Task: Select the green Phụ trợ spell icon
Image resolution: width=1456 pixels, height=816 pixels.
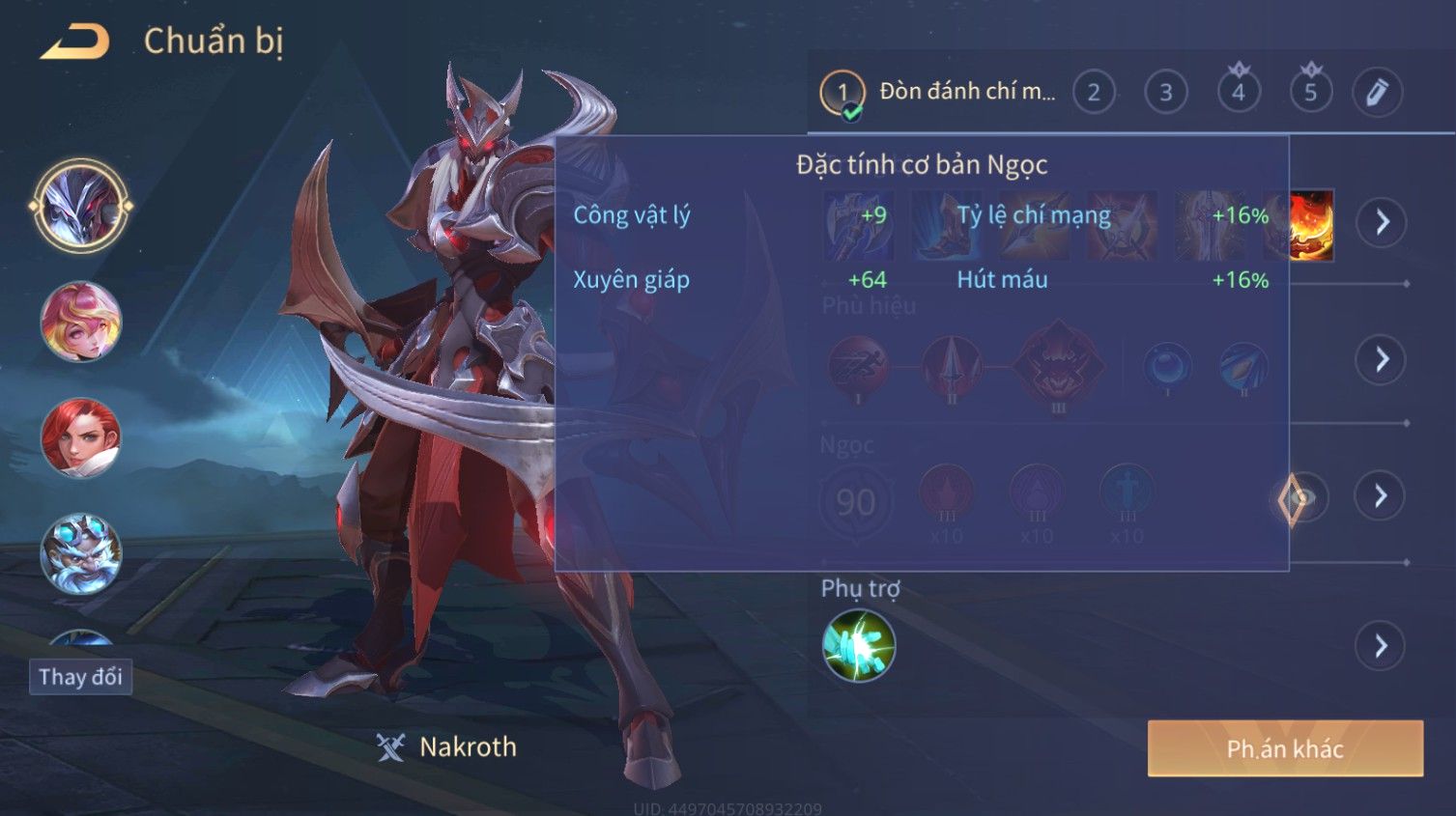Action: pos(859,646)
